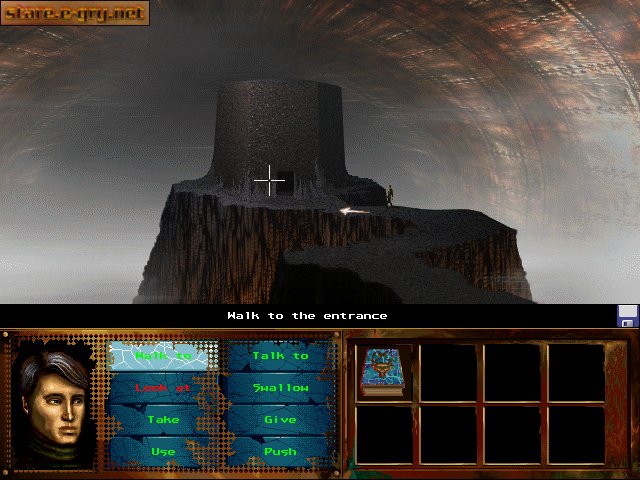Image resolution: width=640 pixels, height=480 pixels.
Task: Pick the Swallow action
Action: click(280, 388)
